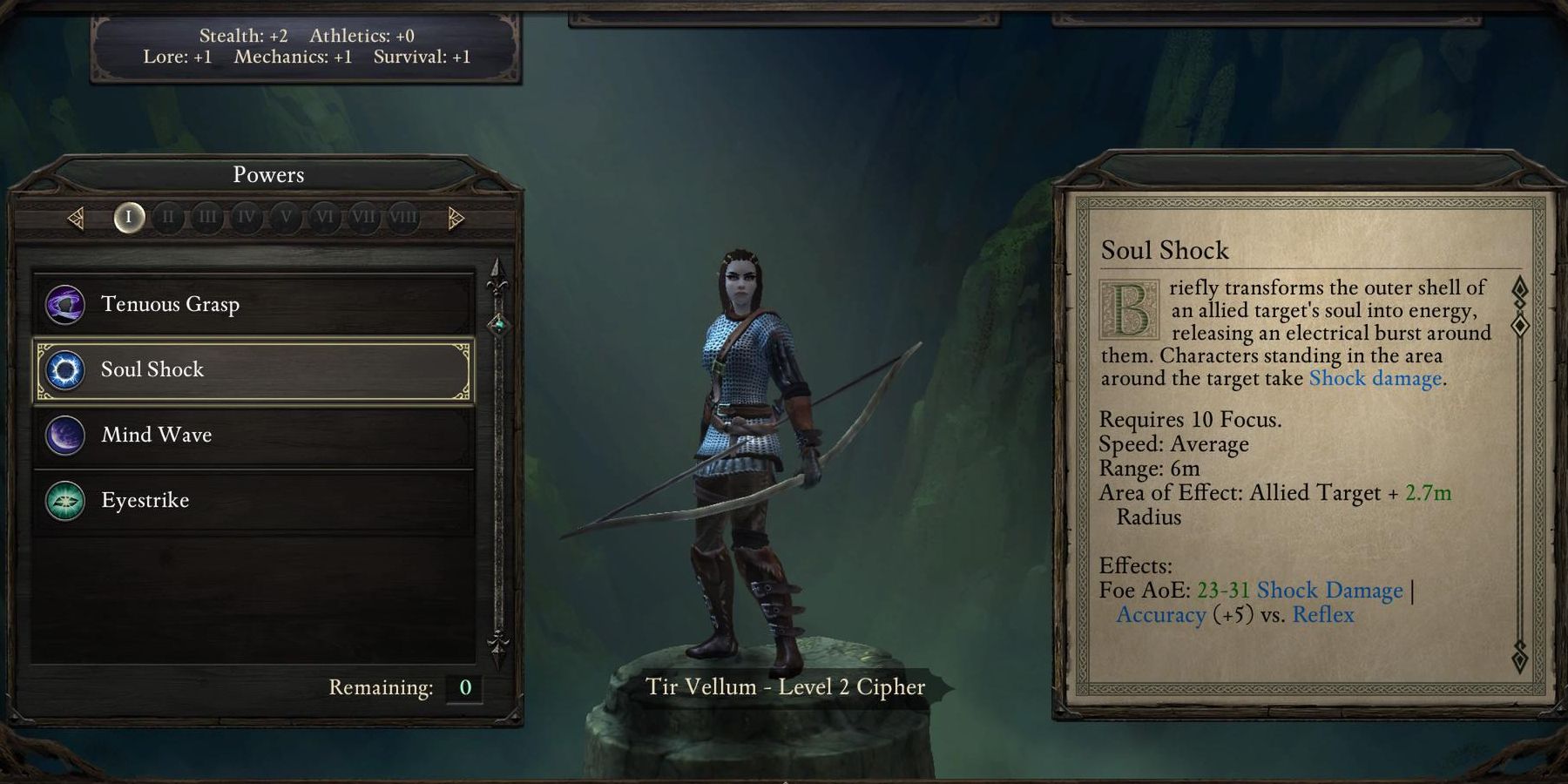Switch to power level I tab
The image size is (1568, 784).
click(x=129, y=217)
